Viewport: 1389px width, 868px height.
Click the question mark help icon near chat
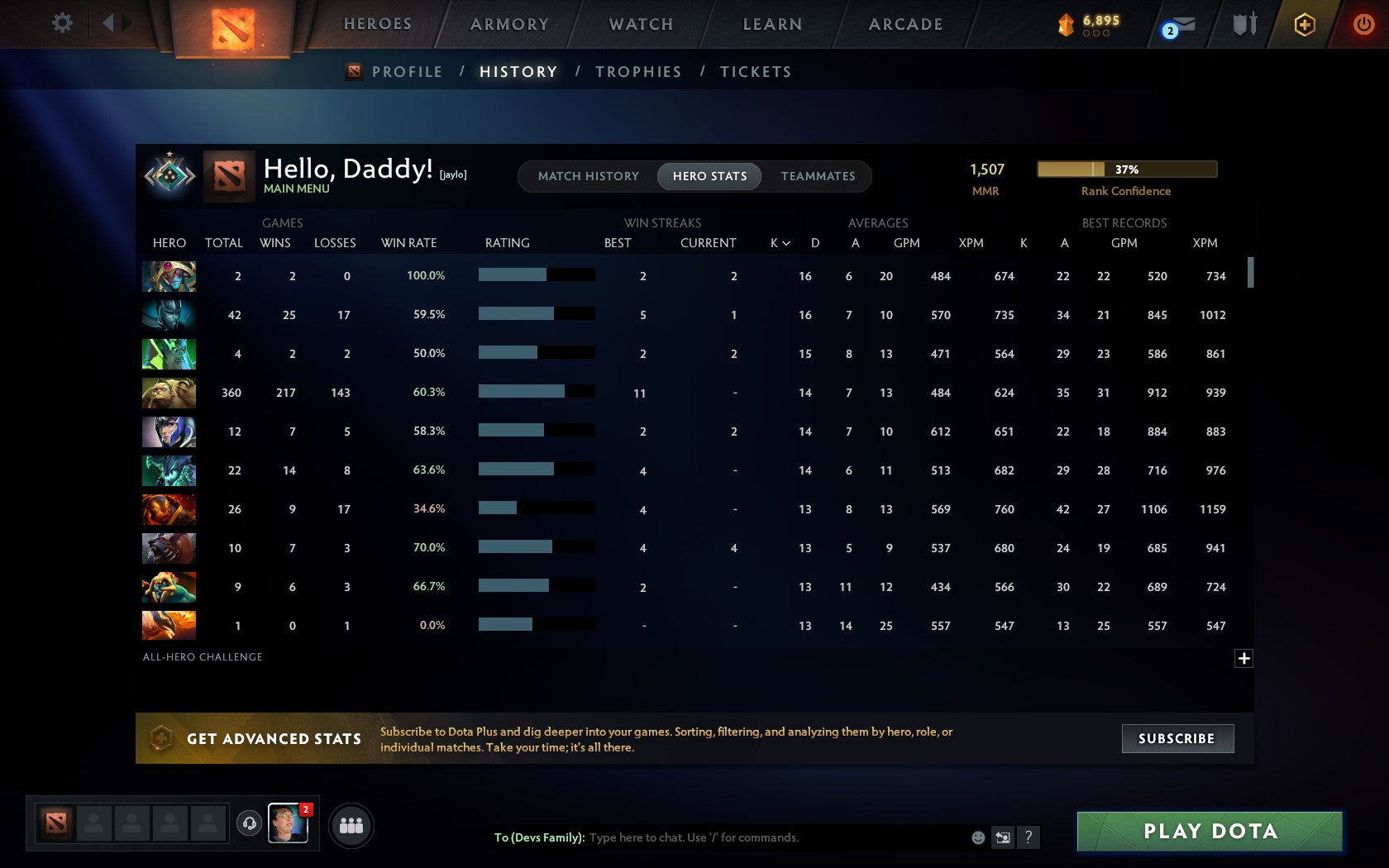point(1029,837)
